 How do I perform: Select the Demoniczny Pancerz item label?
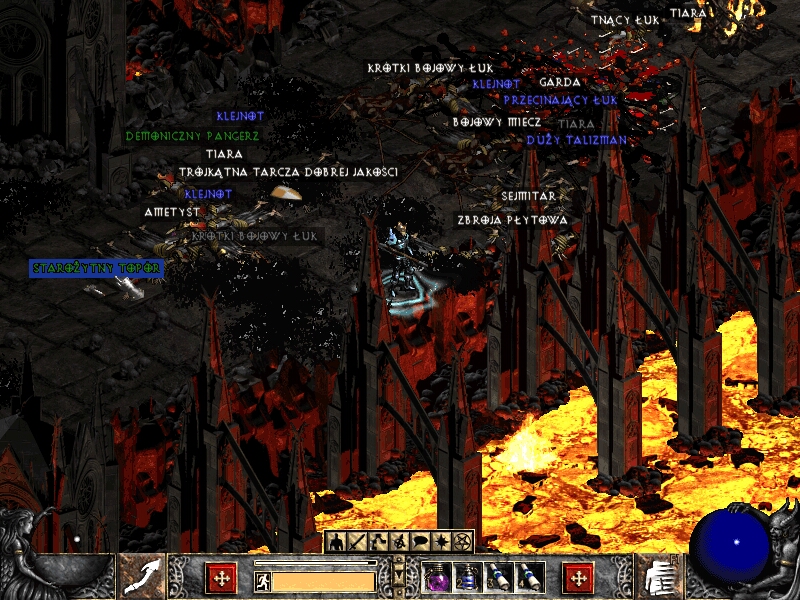coord(192,135)
